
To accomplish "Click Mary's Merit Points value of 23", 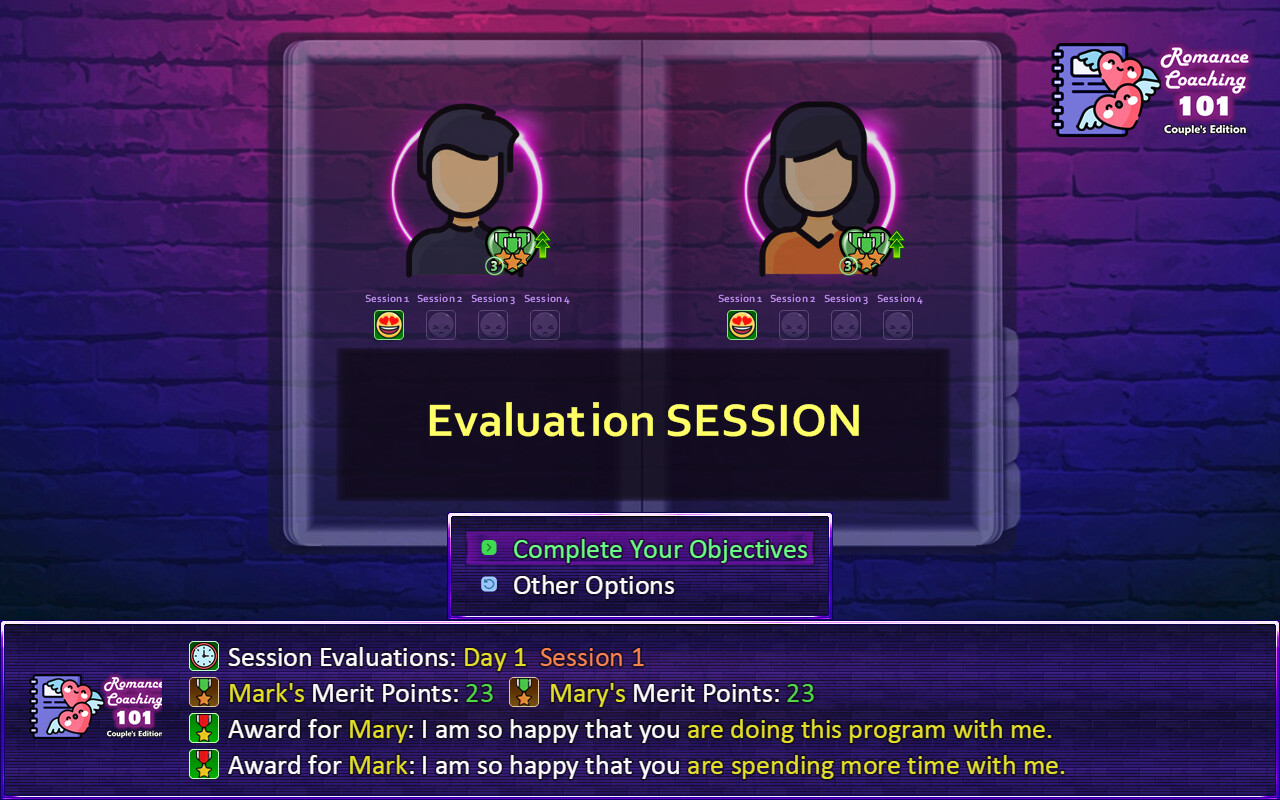I will (798, 693).
